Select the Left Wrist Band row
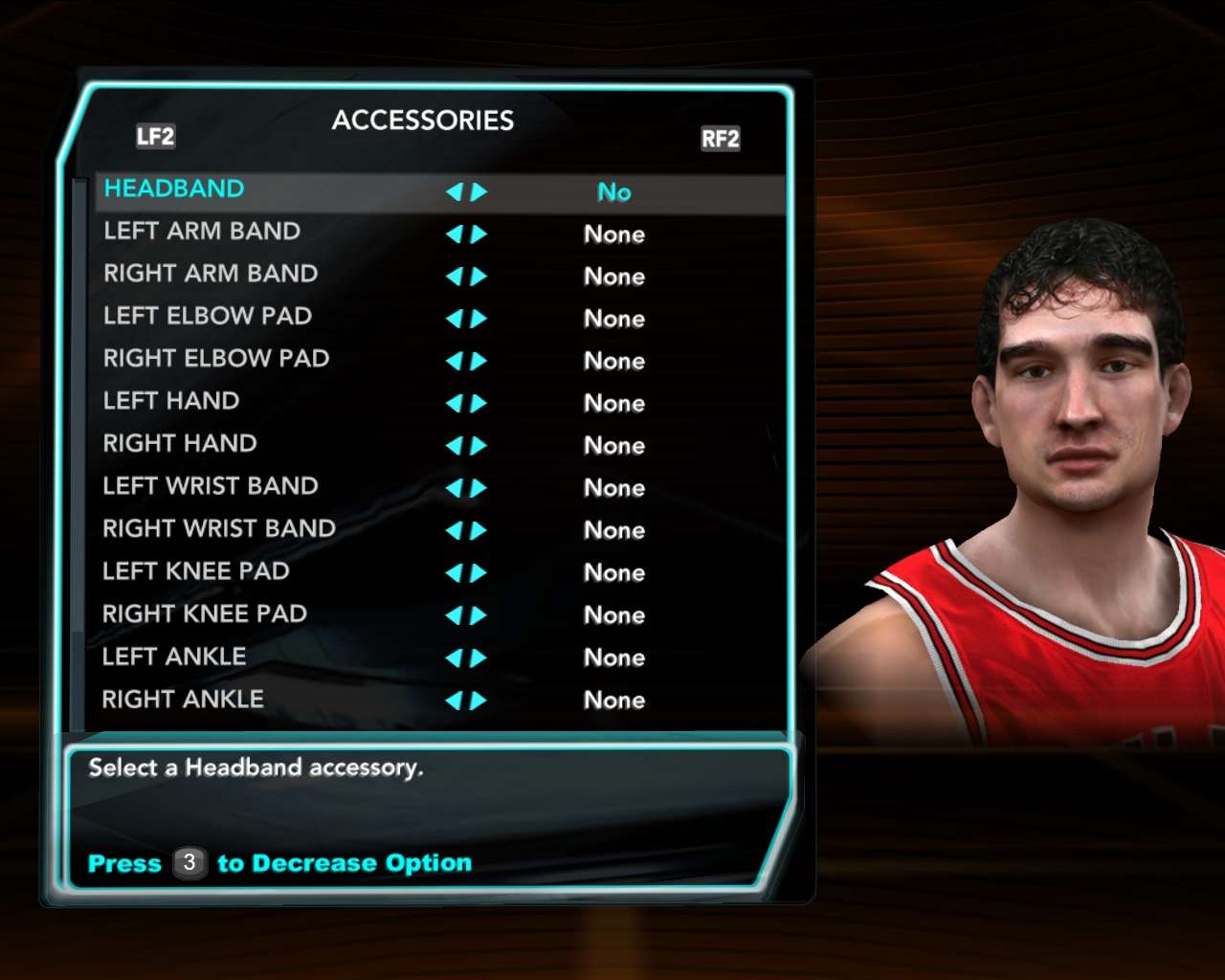The width and height of the screenshot is (1225, 980). point(211,486)
